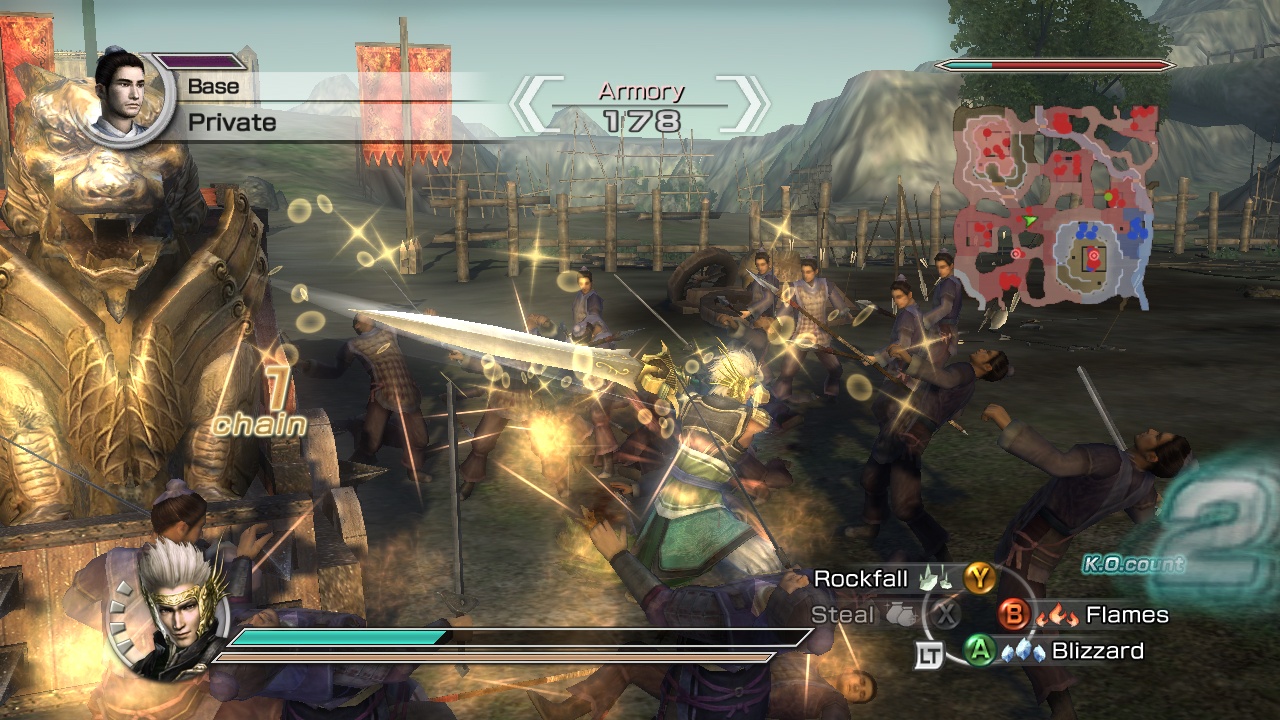1280x720 pixels.
Task: Select the Flames fire icon
Action: click(x=1057, y=616)
